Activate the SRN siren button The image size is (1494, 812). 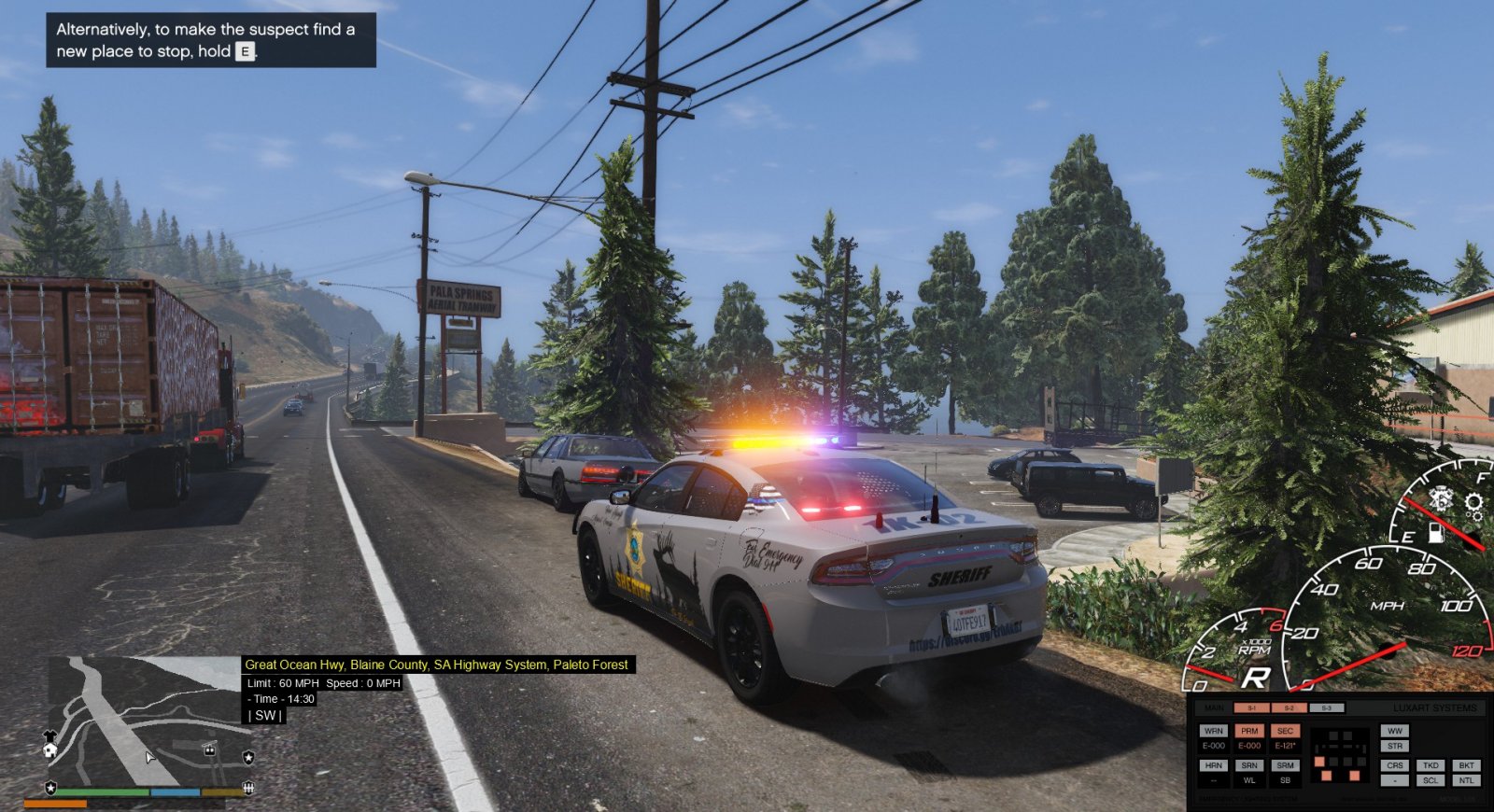click(1249, 765)
